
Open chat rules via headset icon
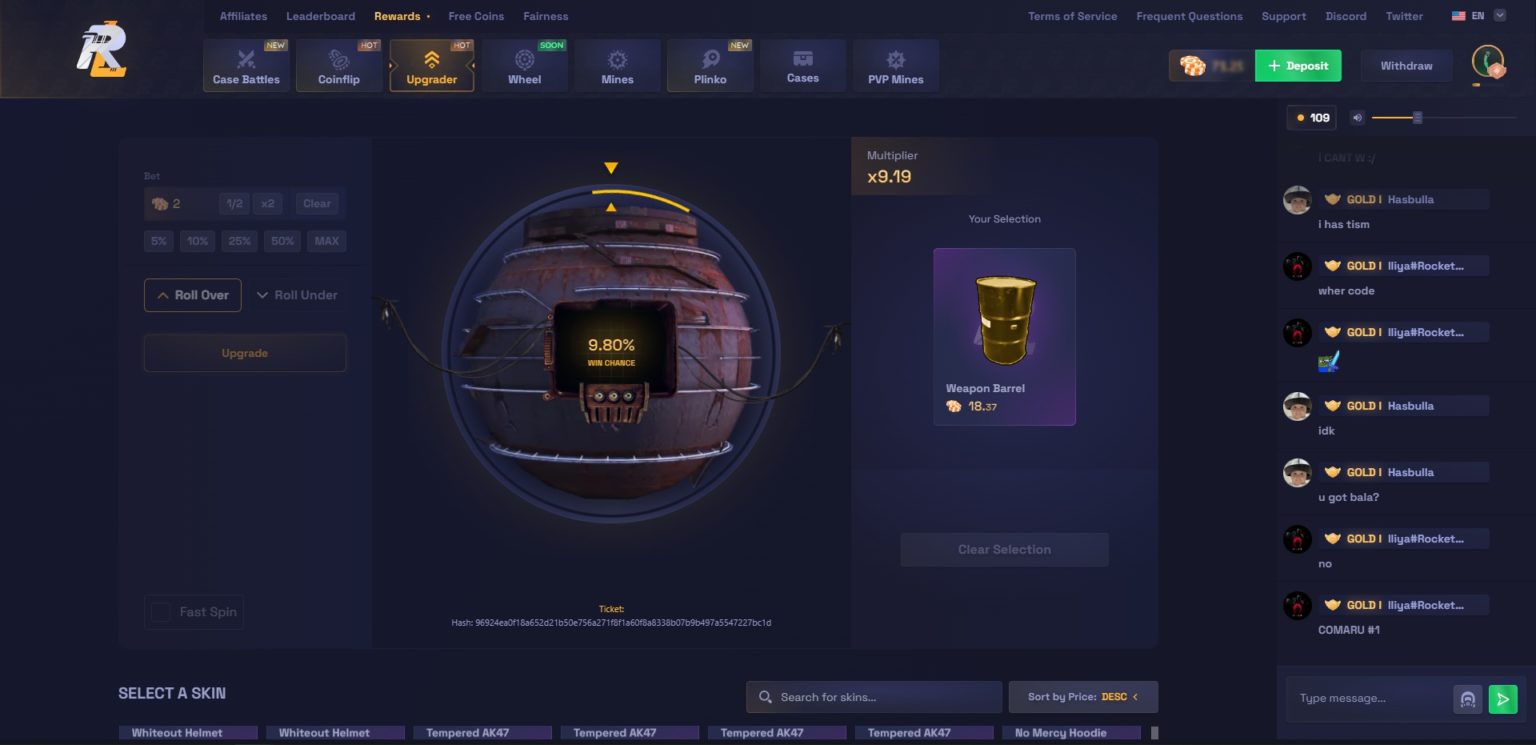point(1467,699)
